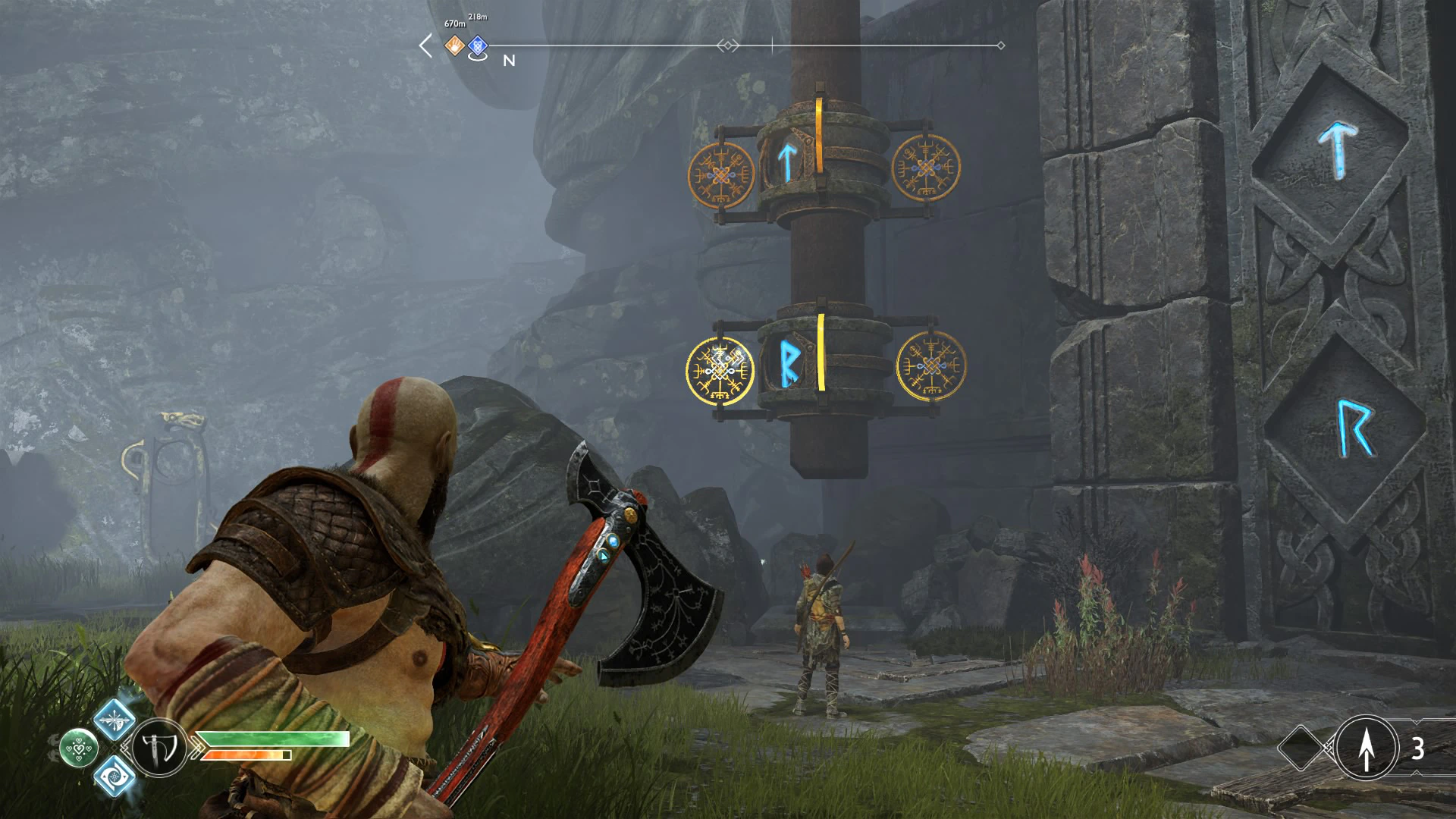Select the Leviathan Axe weapon icon
The width and height of the screenshot is (1456, 819).
tap(159, 748)
